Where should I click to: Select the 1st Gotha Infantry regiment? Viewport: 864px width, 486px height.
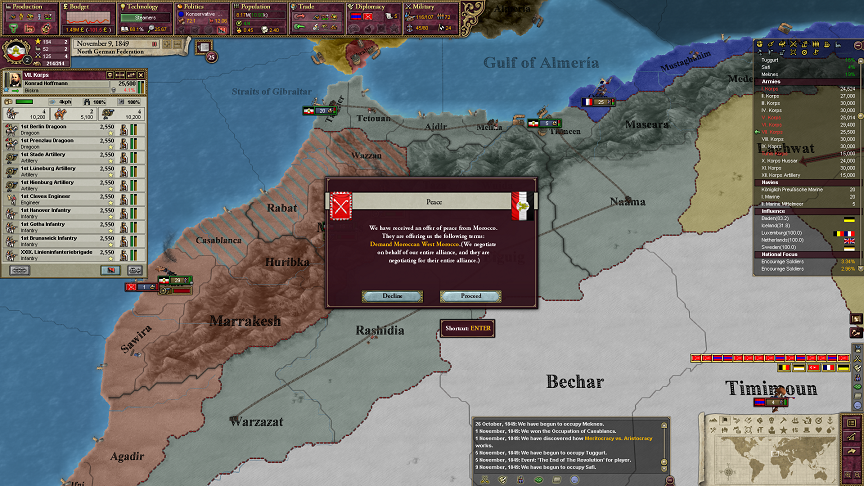(x=60, y=225)
